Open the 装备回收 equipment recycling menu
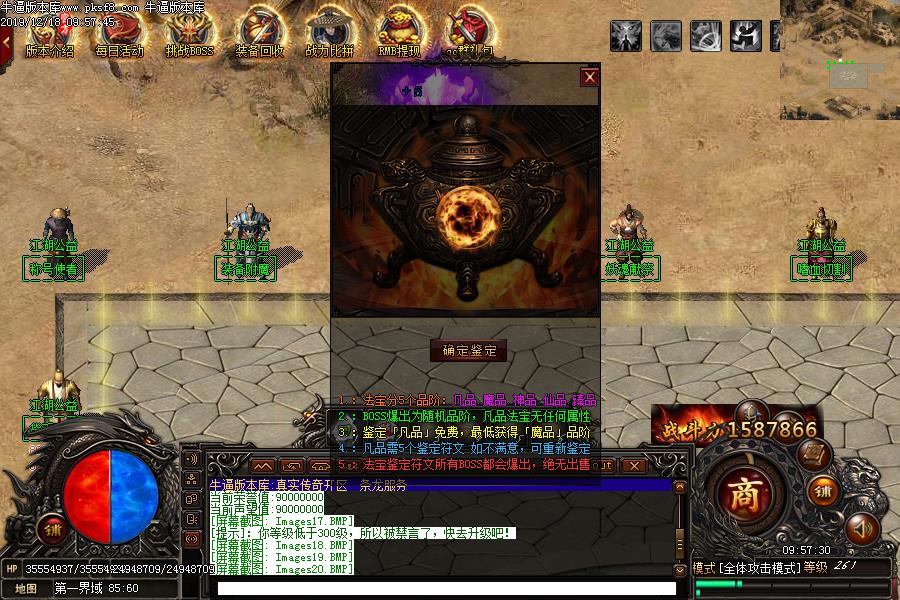 259,36
